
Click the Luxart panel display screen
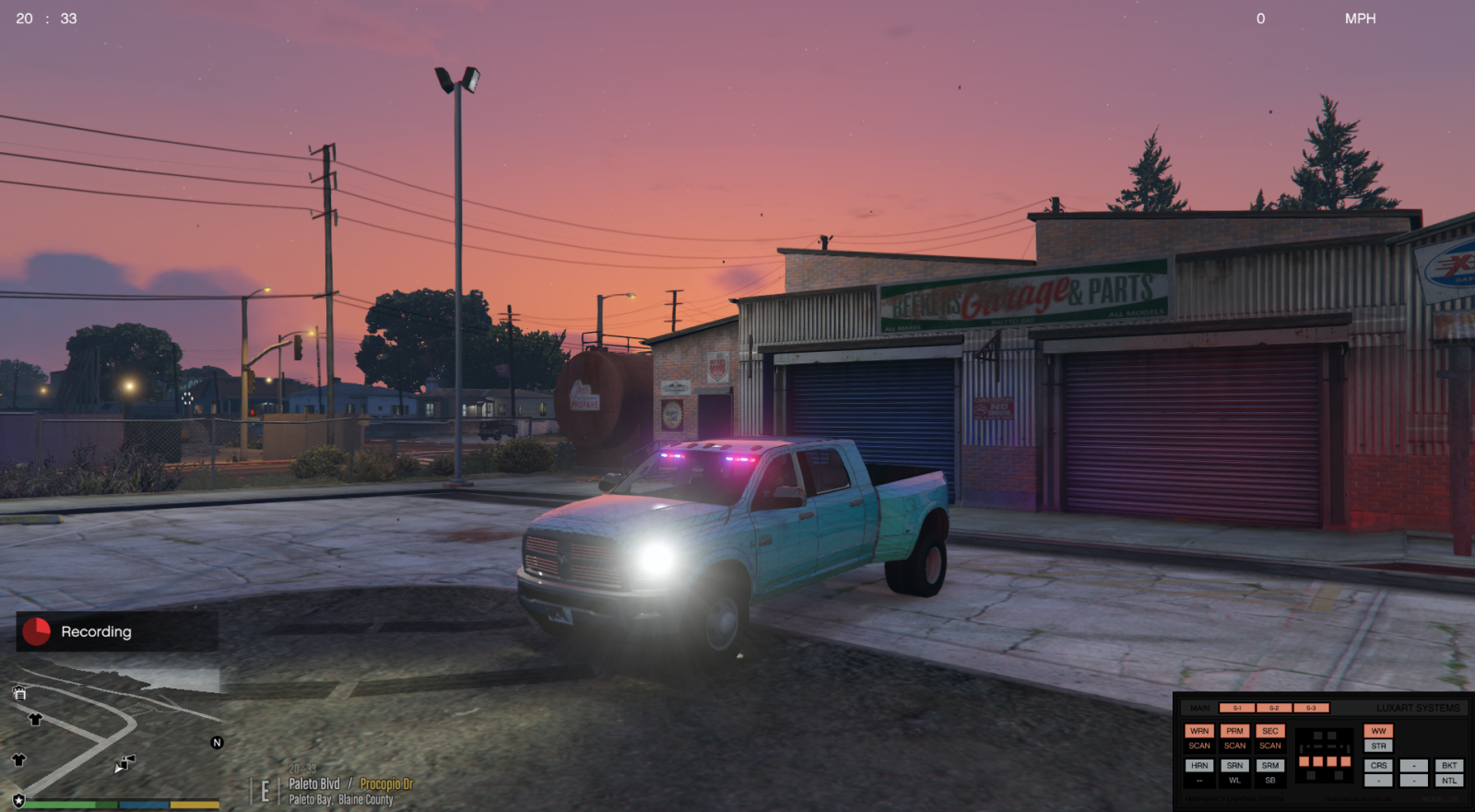click(1324, 756)
